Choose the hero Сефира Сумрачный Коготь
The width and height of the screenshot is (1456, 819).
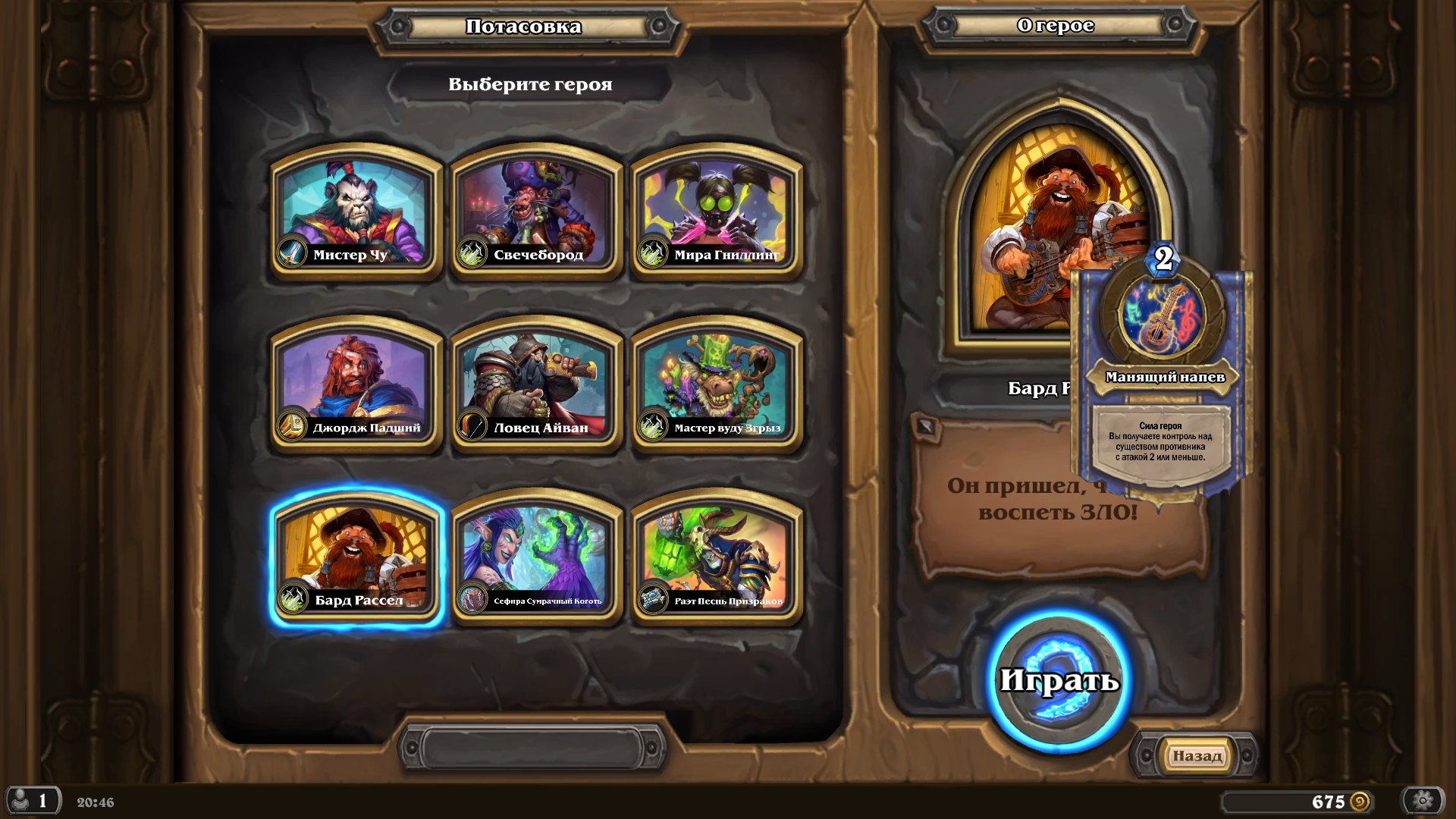535,558
